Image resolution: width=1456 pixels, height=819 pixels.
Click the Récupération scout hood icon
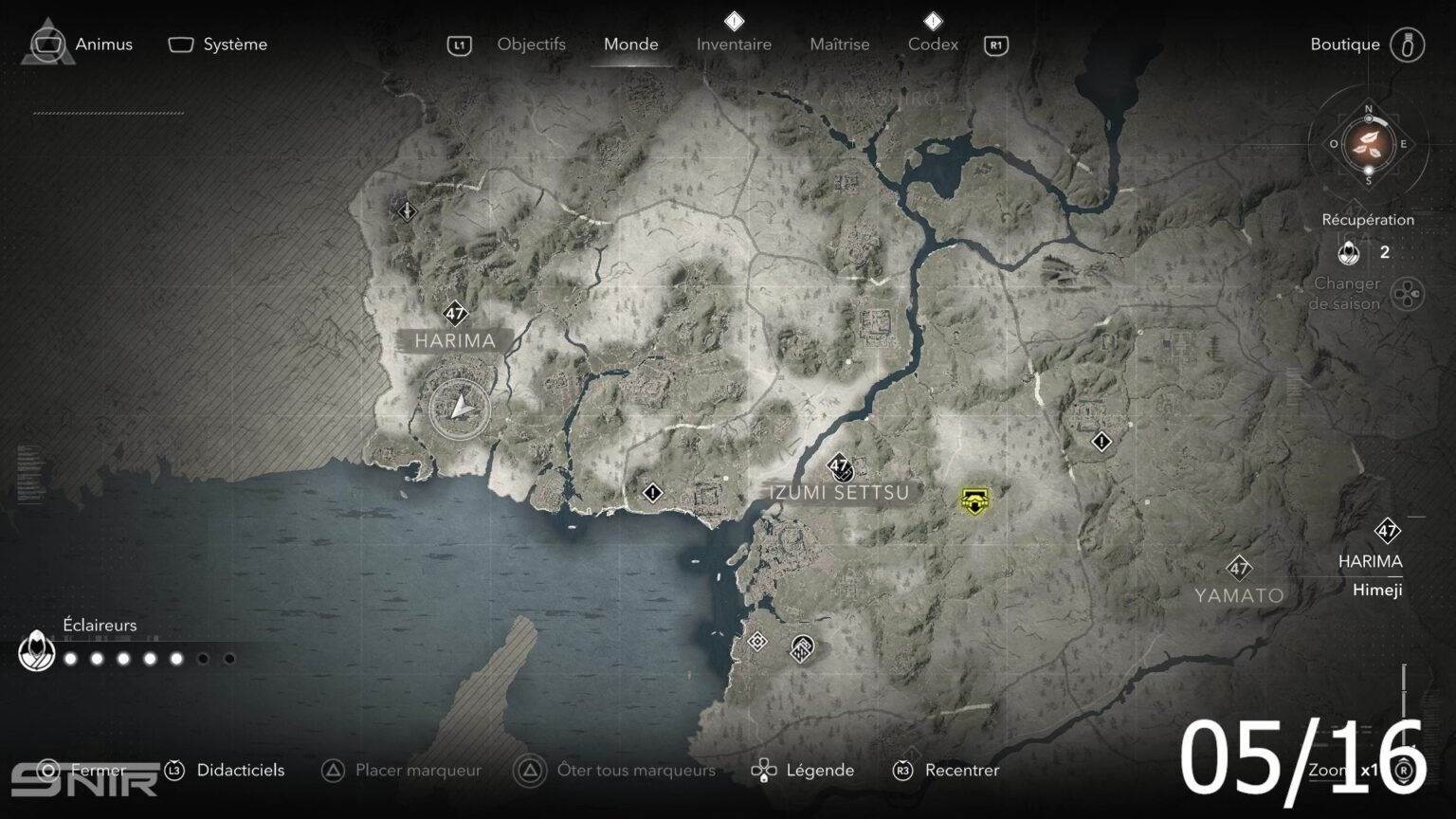(x=1348, y=253)
